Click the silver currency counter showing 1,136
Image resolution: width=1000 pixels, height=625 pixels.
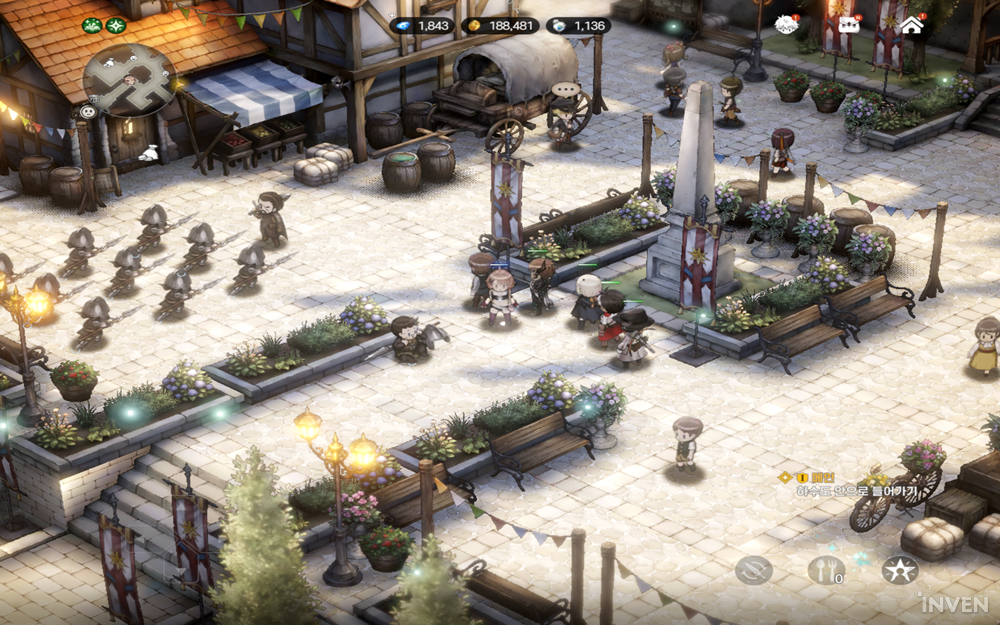[578, 26]
